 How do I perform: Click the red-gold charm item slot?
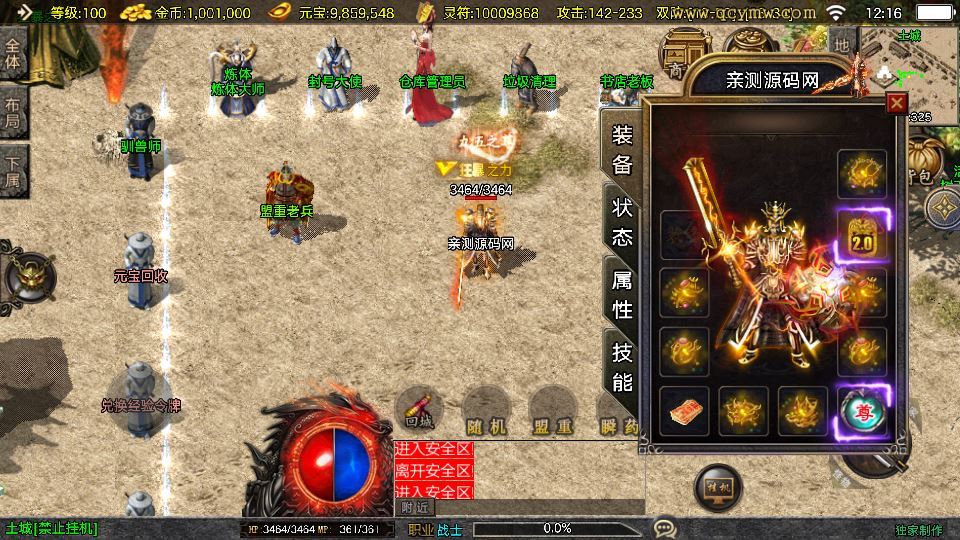684,411
